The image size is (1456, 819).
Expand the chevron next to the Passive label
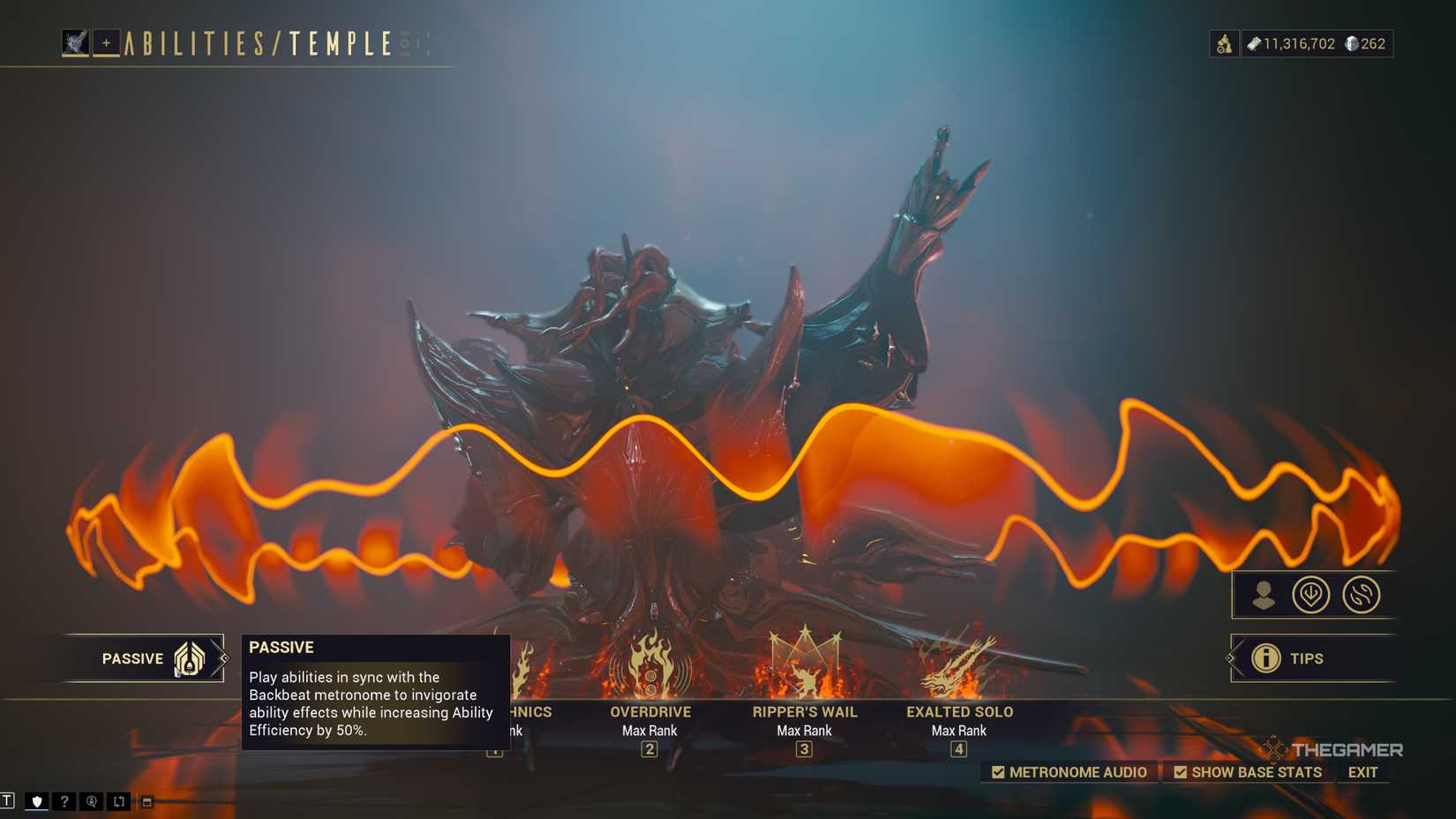pos(222,658)
